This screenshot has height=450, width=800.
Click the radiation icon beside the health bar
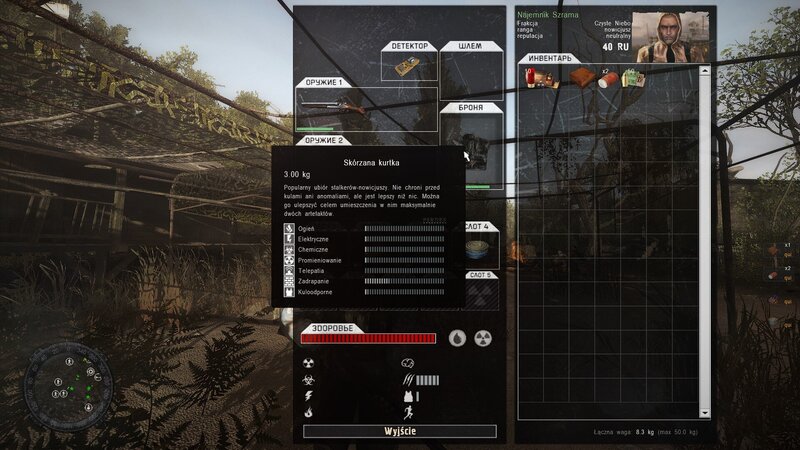click(483, 338)
